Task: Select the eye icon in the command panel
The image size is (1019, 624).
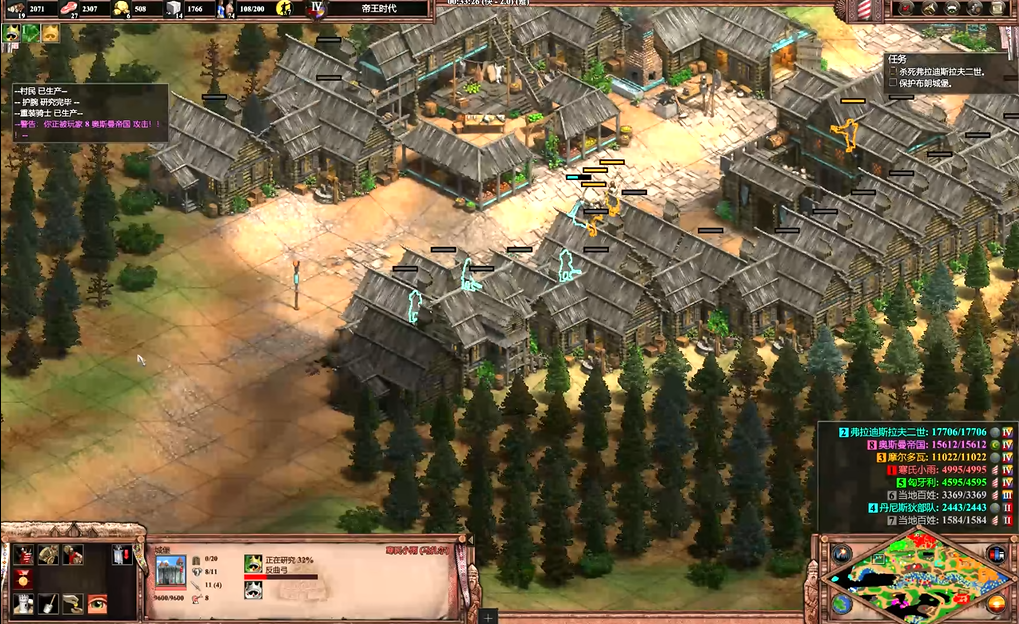Action: 97,603
